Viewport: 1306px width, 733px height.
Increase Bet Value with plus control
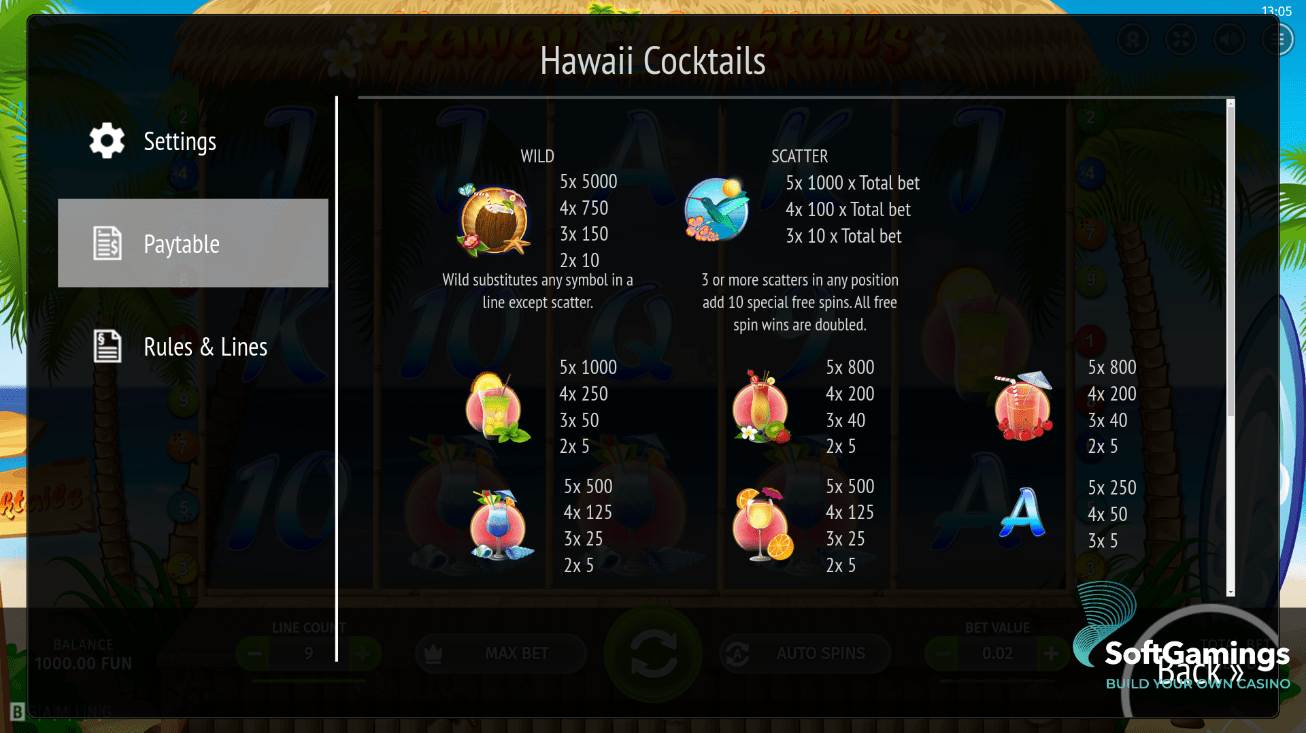click(x=1050, y=653)
